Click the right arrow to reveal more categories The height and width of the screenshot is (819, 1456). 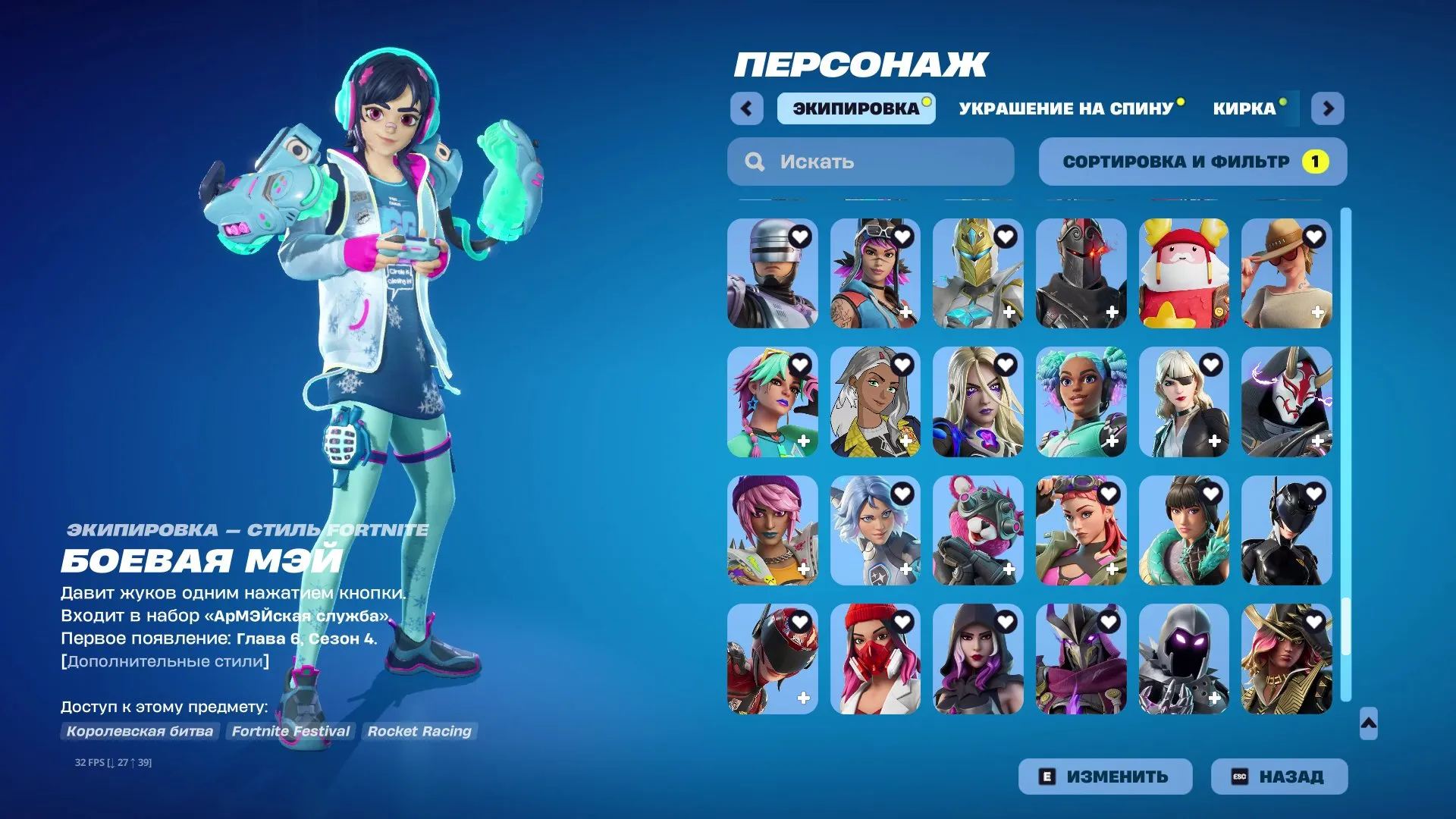pos(1328,109)
